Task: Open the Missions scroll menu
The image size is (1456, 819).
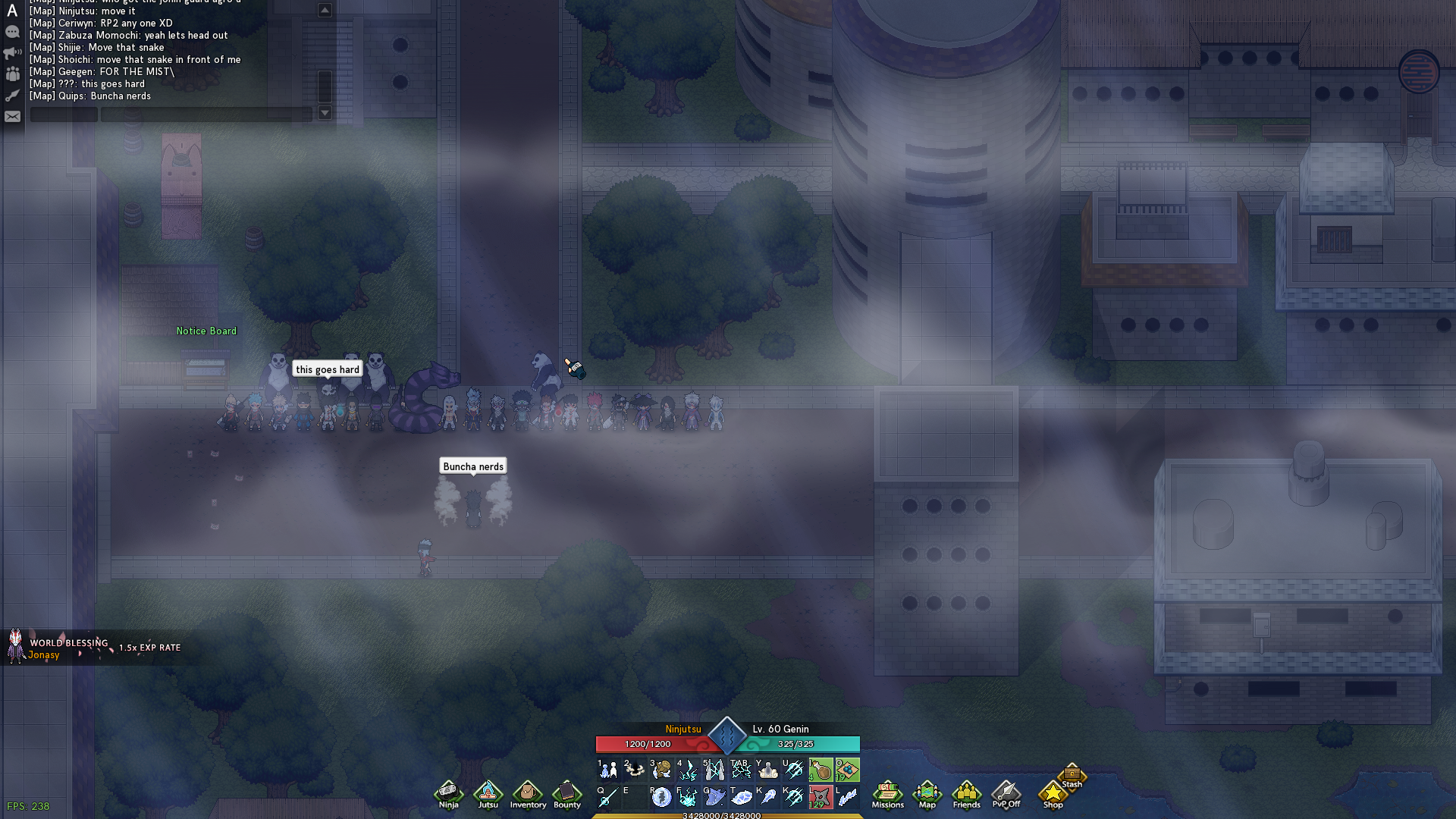Action: (887, 794)
